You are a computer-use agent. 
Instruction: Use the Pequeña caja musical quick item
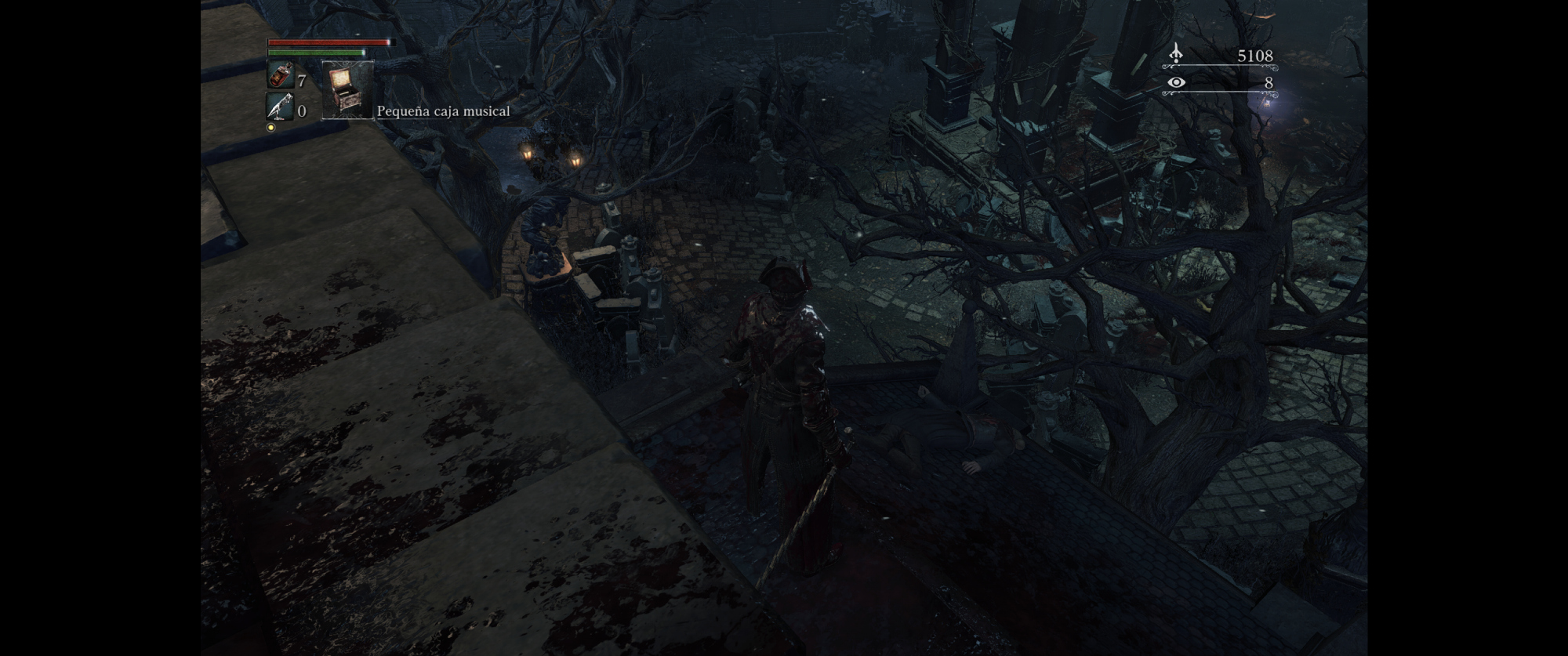(x=347, y=90)
